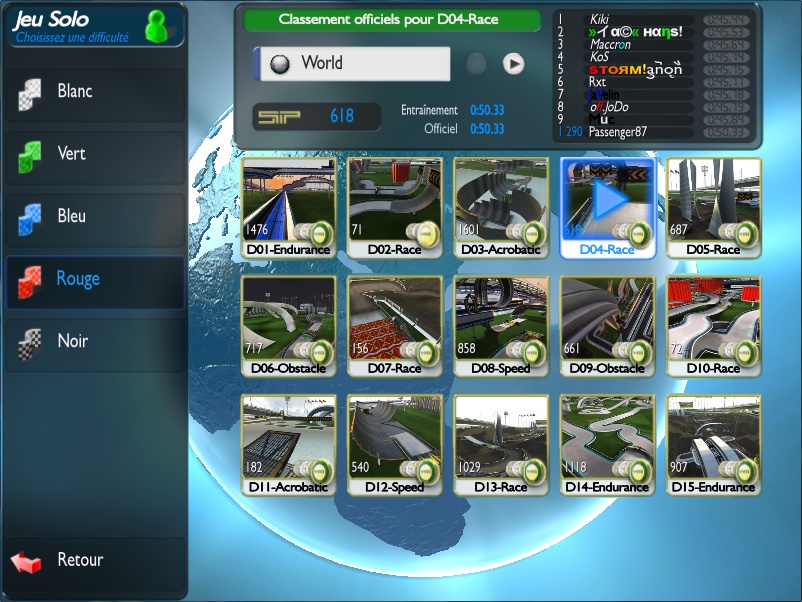Click the play arrow beside World
The width and height of the screenshot is (802, 602).
click(x=513, y=64)
